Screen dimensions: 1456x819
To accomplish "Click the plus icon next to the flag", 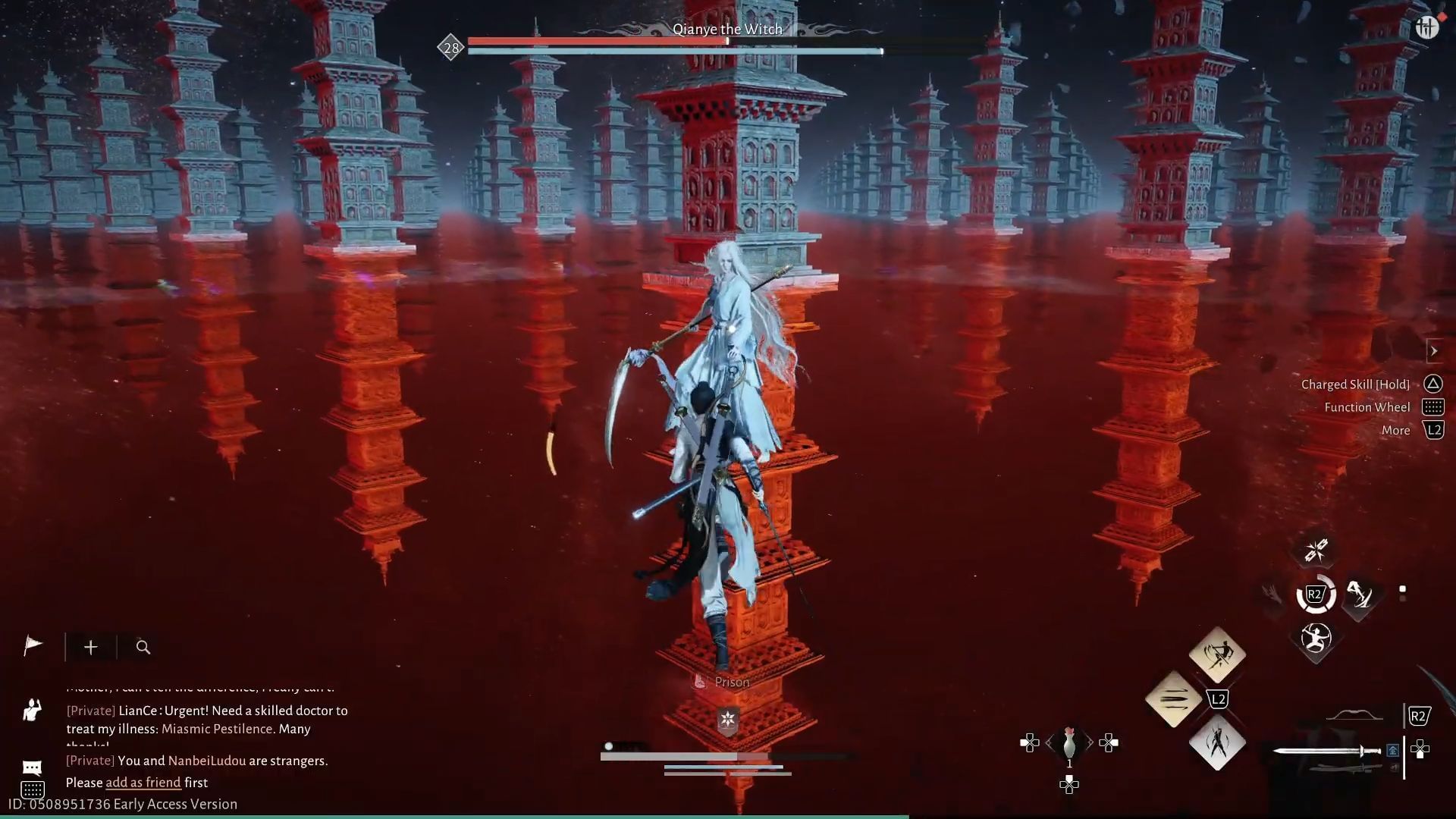I will 90,648.
